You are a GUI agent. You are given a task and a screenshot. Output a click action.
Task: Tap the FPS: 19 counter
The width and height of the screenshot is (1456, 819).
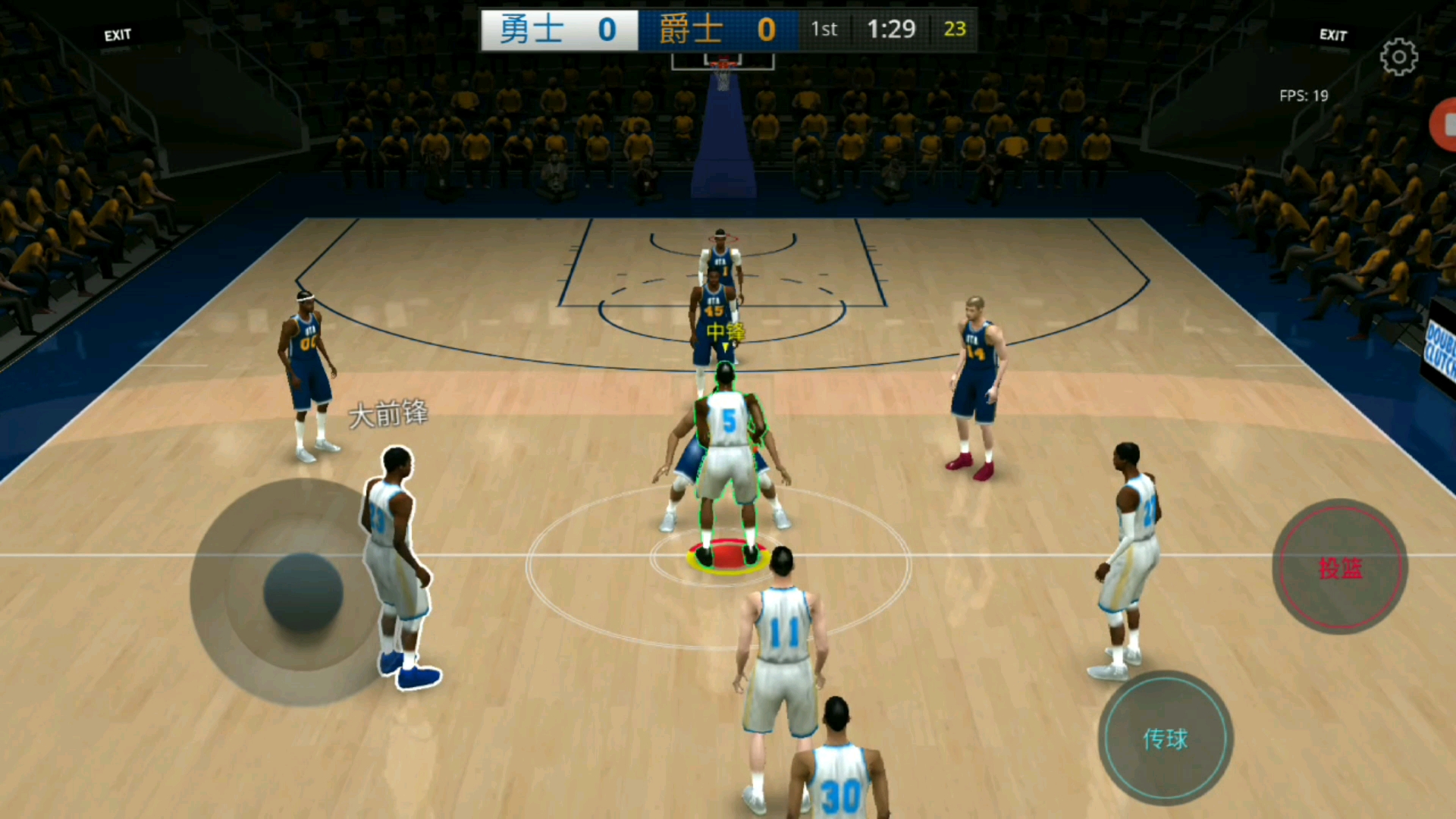1304,96
